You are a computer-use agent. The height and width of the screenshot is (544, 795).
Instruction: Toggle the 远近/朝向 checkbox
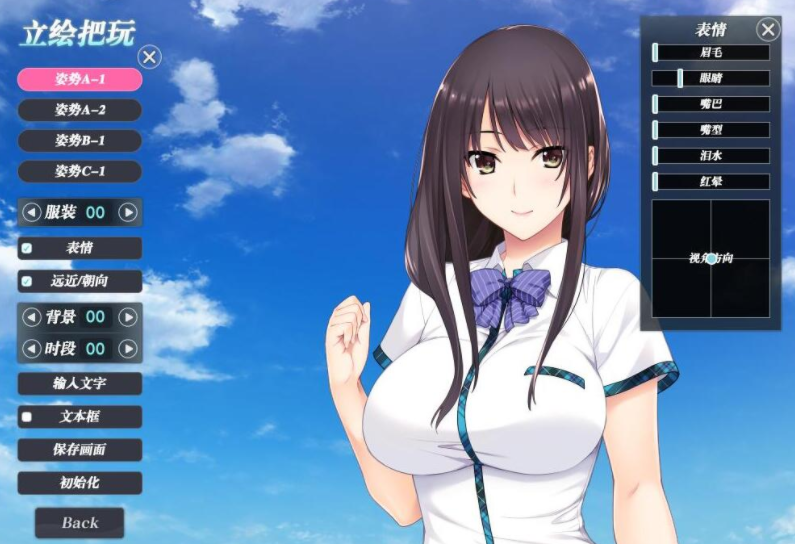27,281
